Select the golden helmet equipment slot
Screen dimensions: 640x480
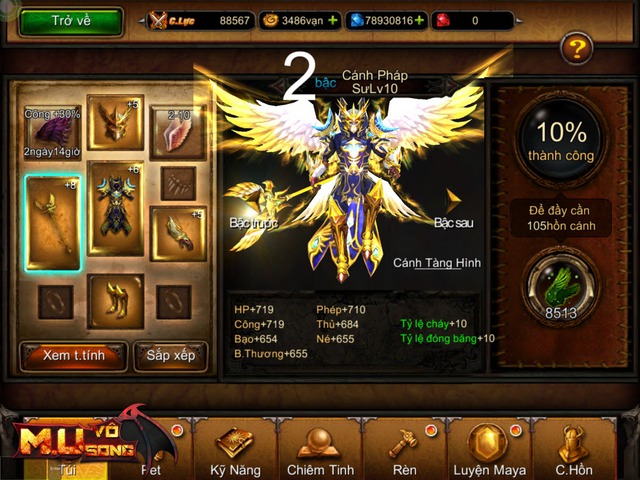tap(115, 123)
